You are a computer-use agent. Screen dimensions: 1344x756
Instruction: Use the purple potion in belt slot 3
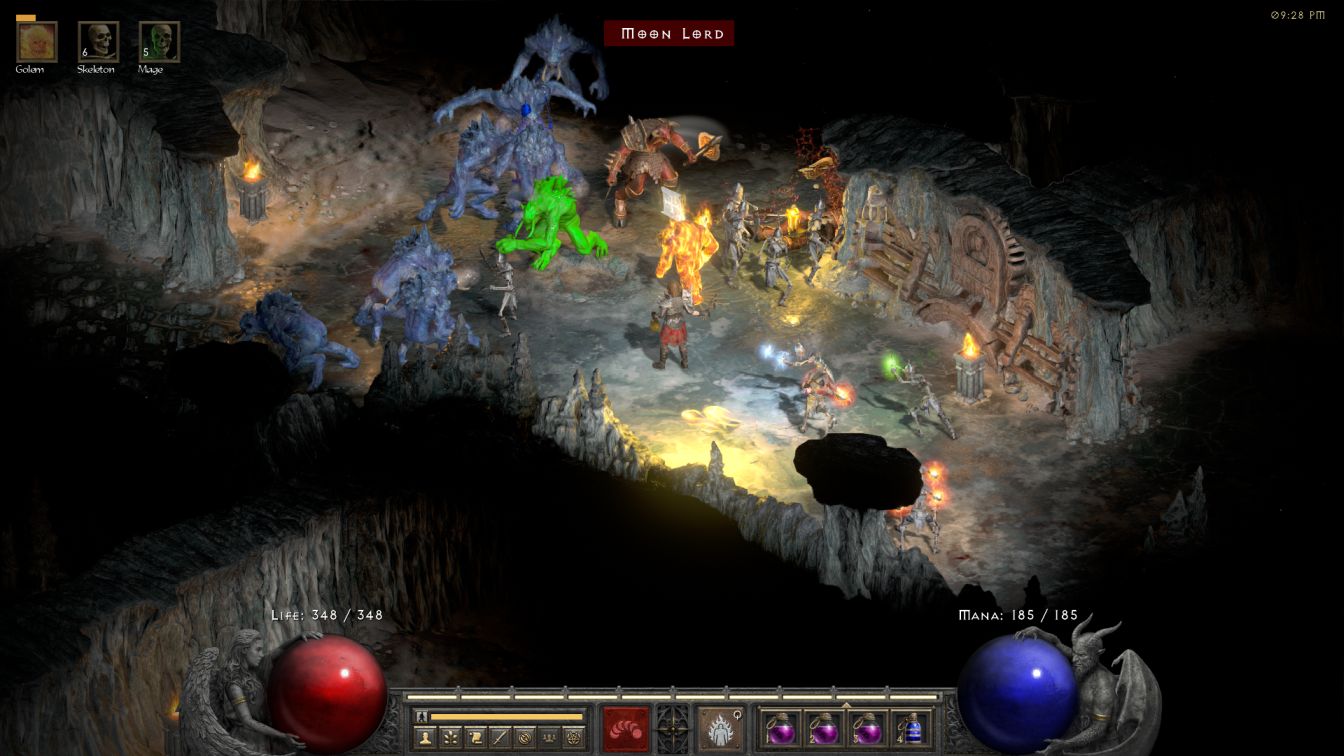click(866, 728)
